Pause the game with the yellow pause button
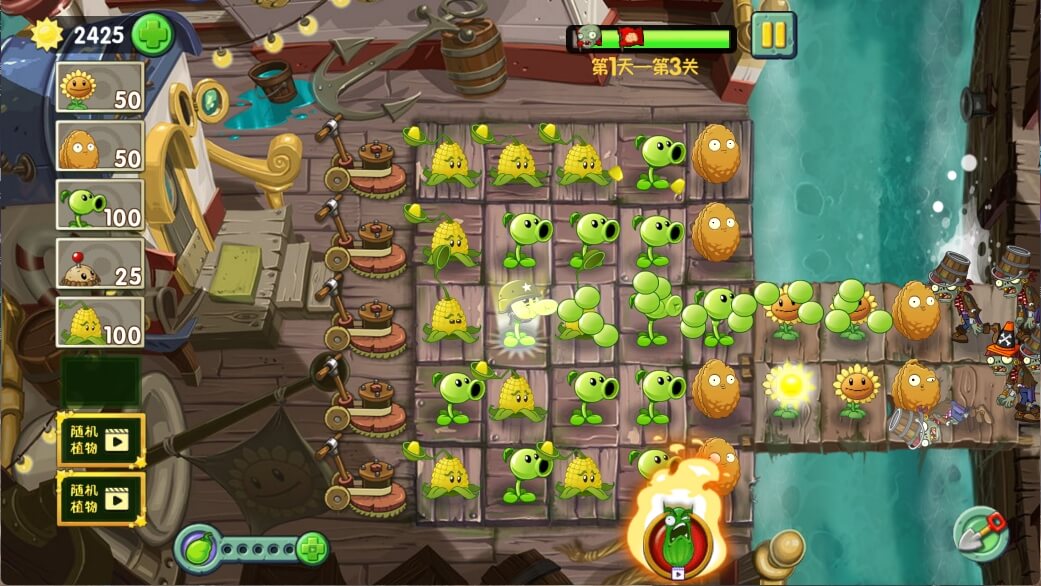 [773, 36]
